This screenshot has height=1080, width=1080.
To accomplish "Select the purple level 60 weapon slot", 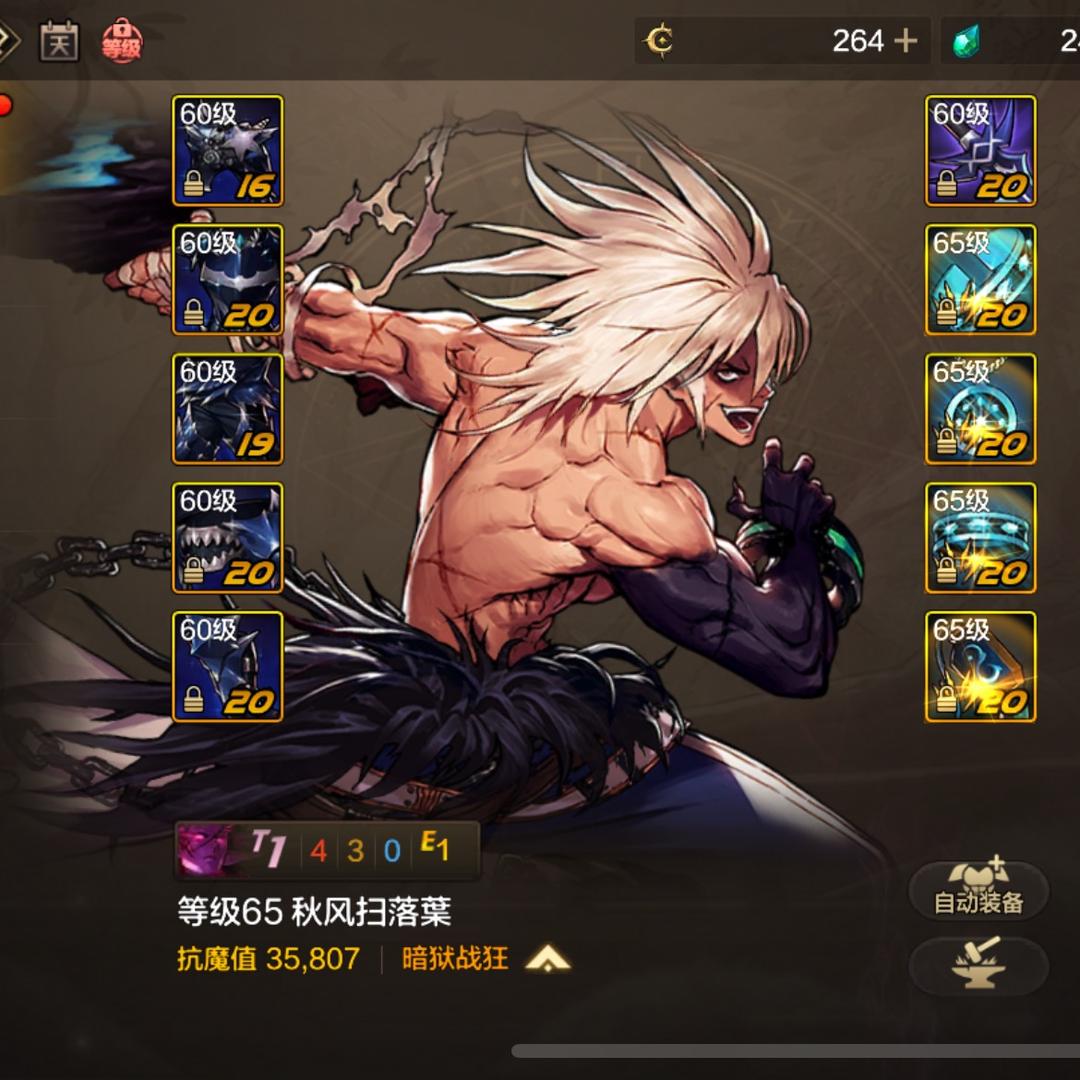I will (x=980, y=151).
